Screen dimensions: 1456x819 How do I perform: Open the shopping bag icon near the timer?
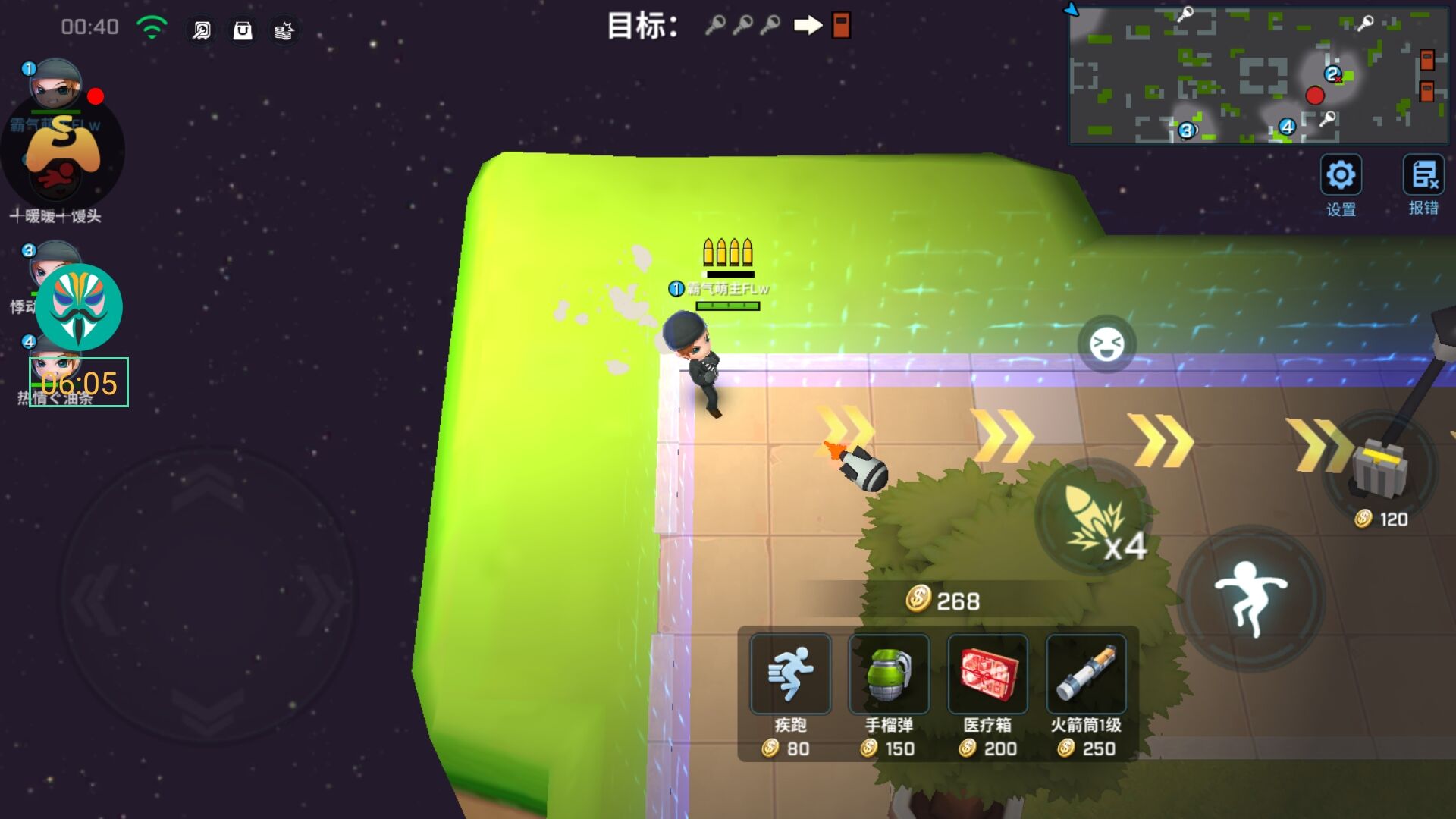242,31
